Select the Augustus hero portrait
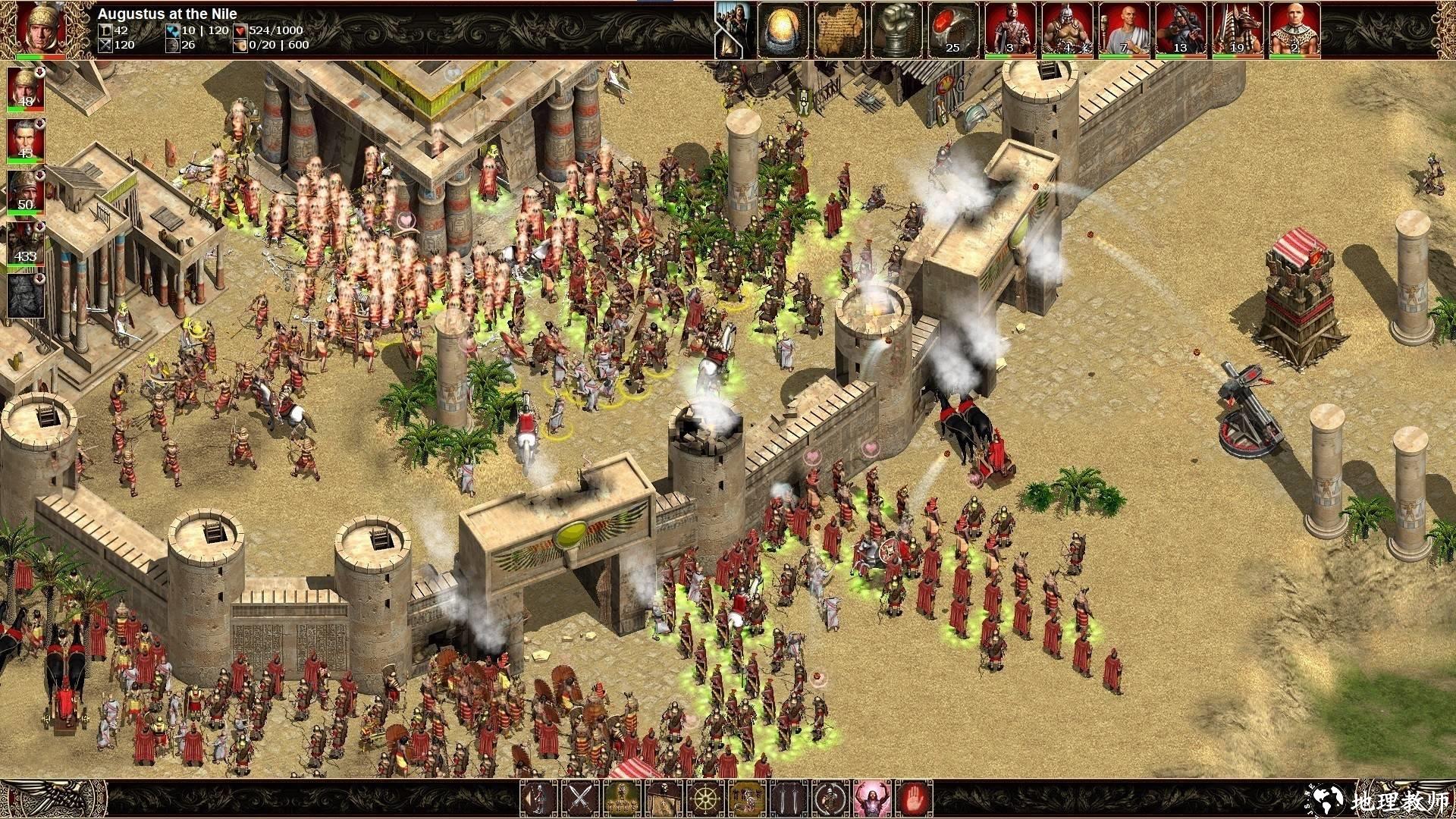 39,29
